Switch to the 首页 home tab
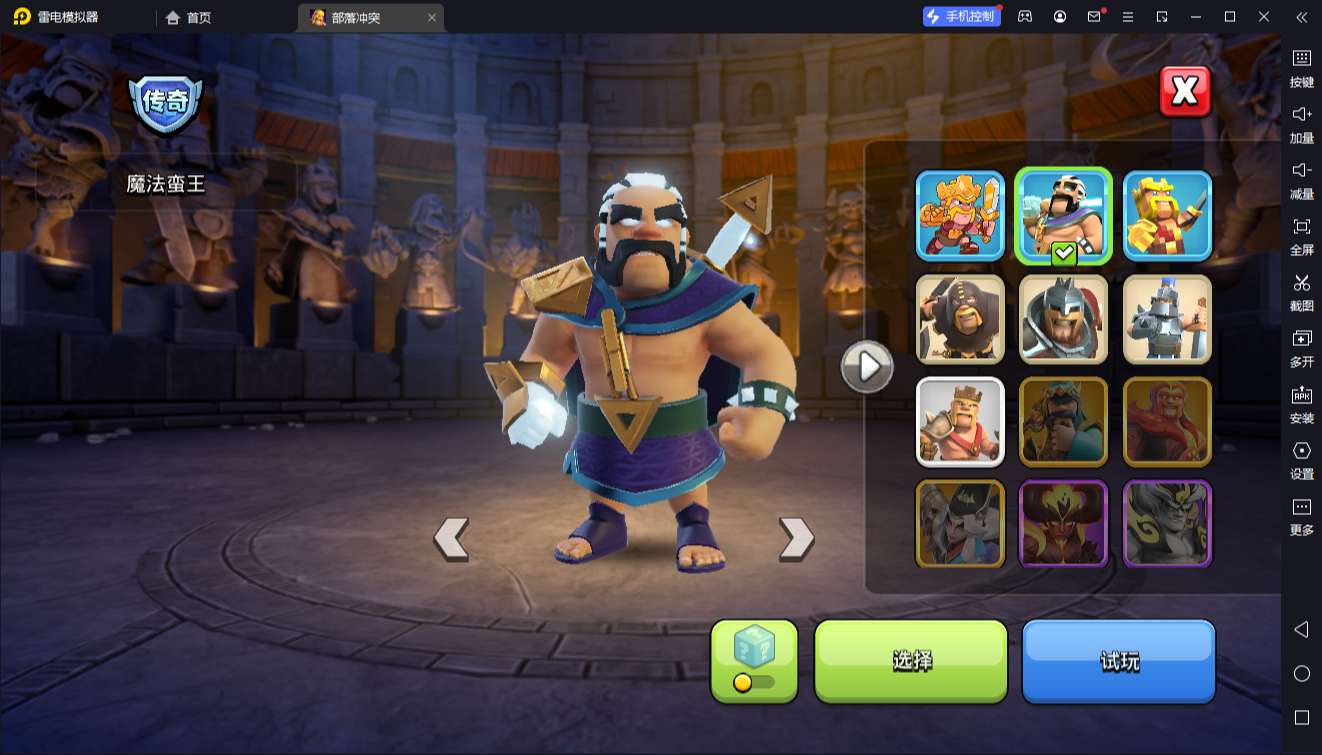This screenshot has width=1322, height=755. pos(189,17)
